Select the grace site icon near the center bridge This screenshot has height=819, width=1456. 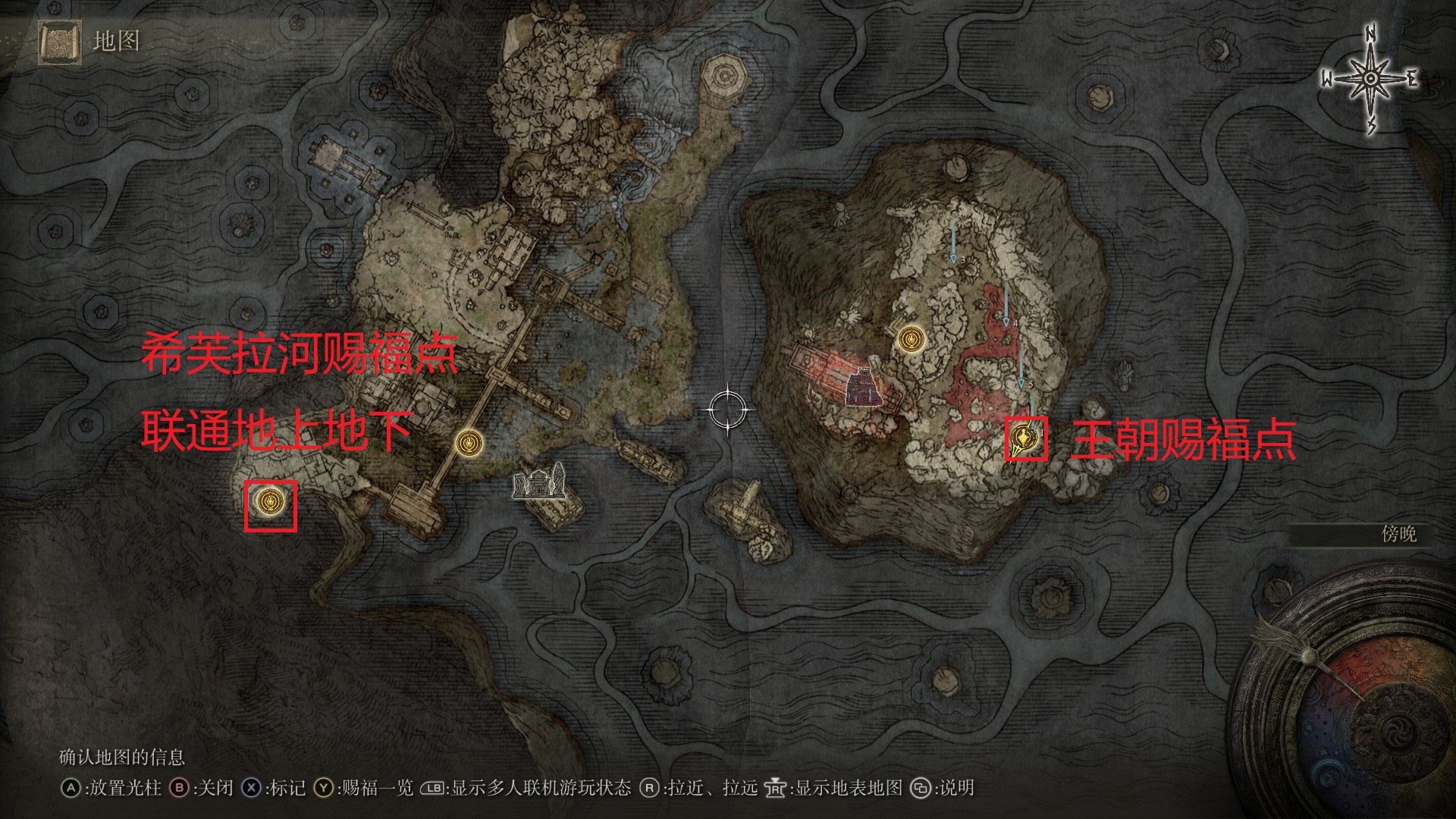468,442
